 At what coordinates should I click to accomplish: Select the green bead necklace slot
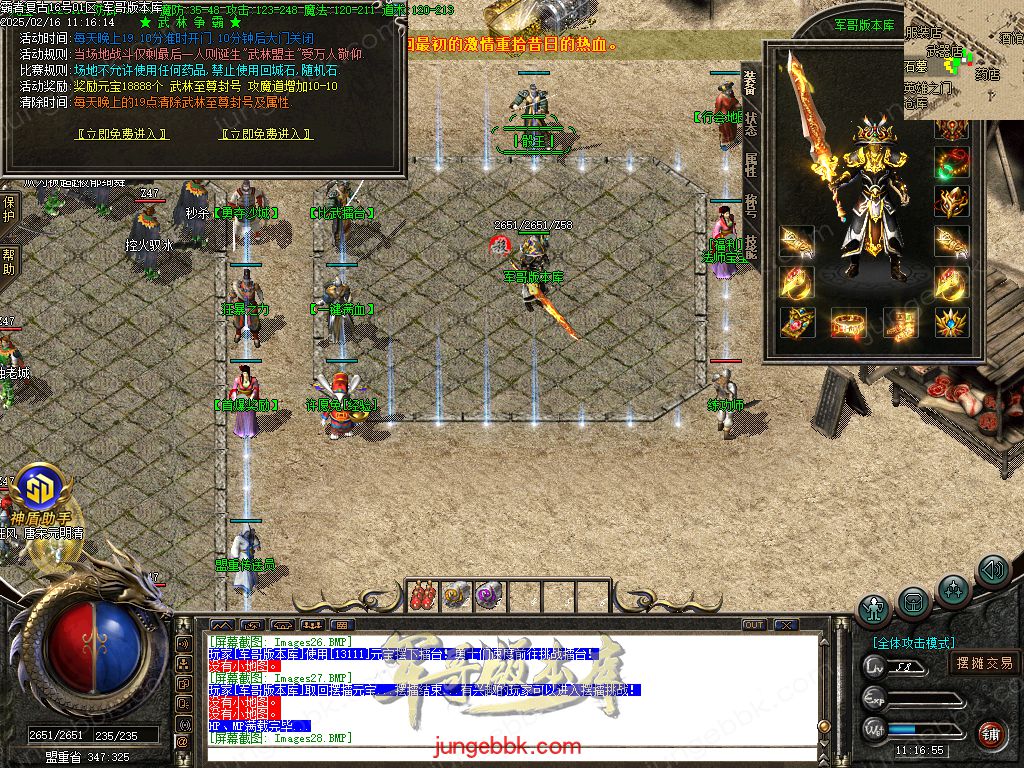coord(951,160)
